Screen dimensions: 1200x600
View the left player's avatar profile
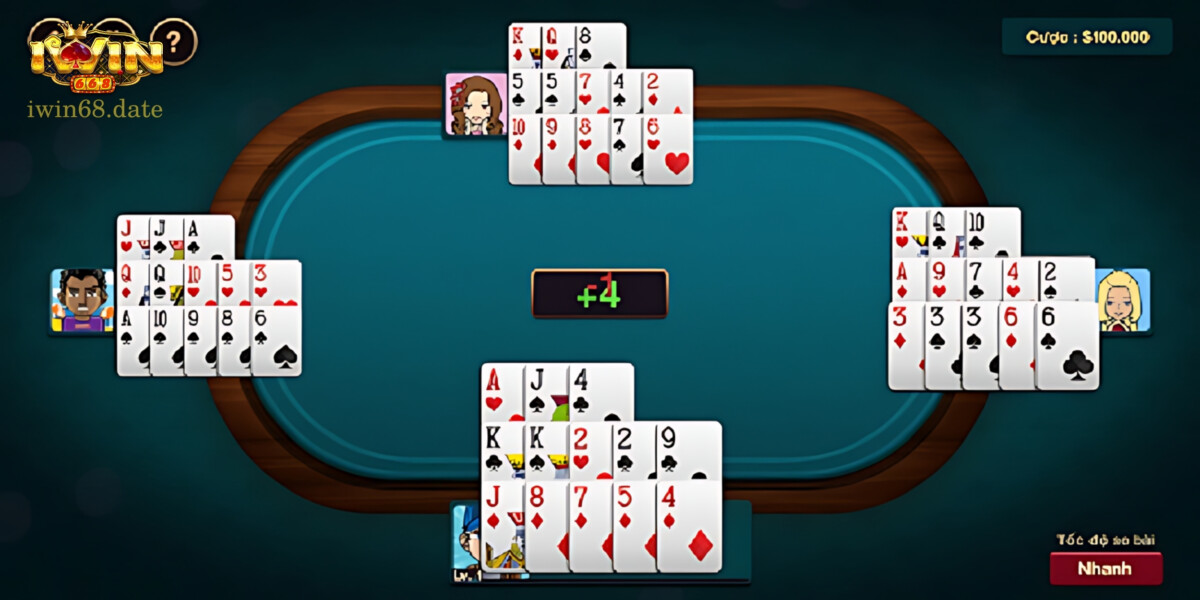pyautogui.click(x=82, y=300)
